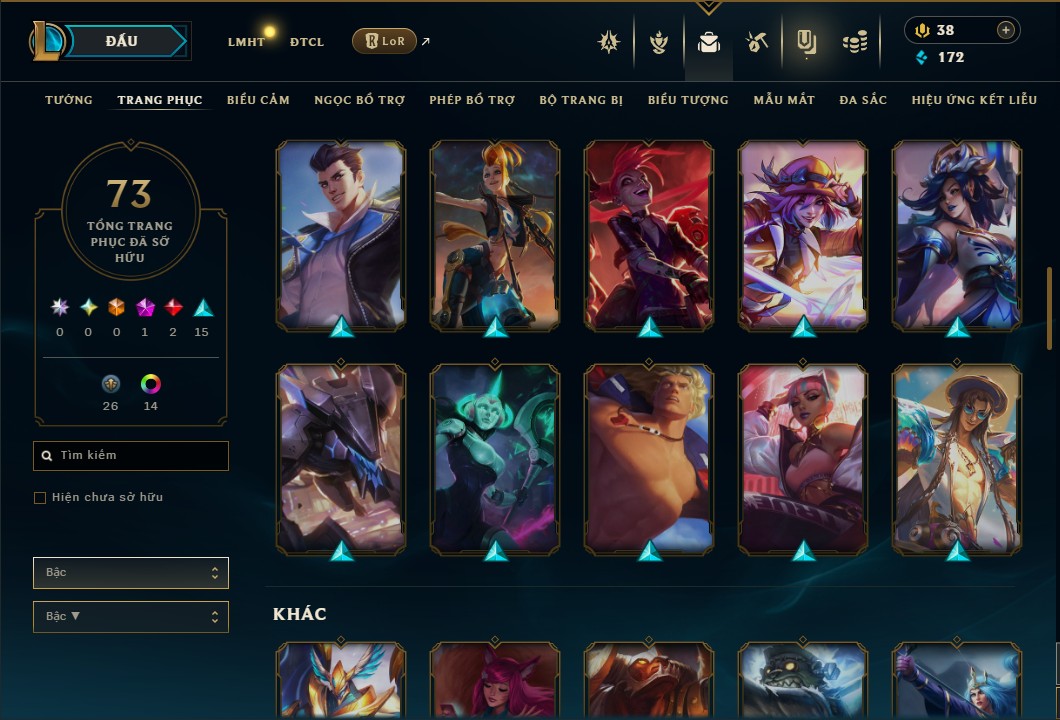1060x720 pixels.
Task: Select the skin with the shirtless blond champion
Action: [x=649, y=459]
